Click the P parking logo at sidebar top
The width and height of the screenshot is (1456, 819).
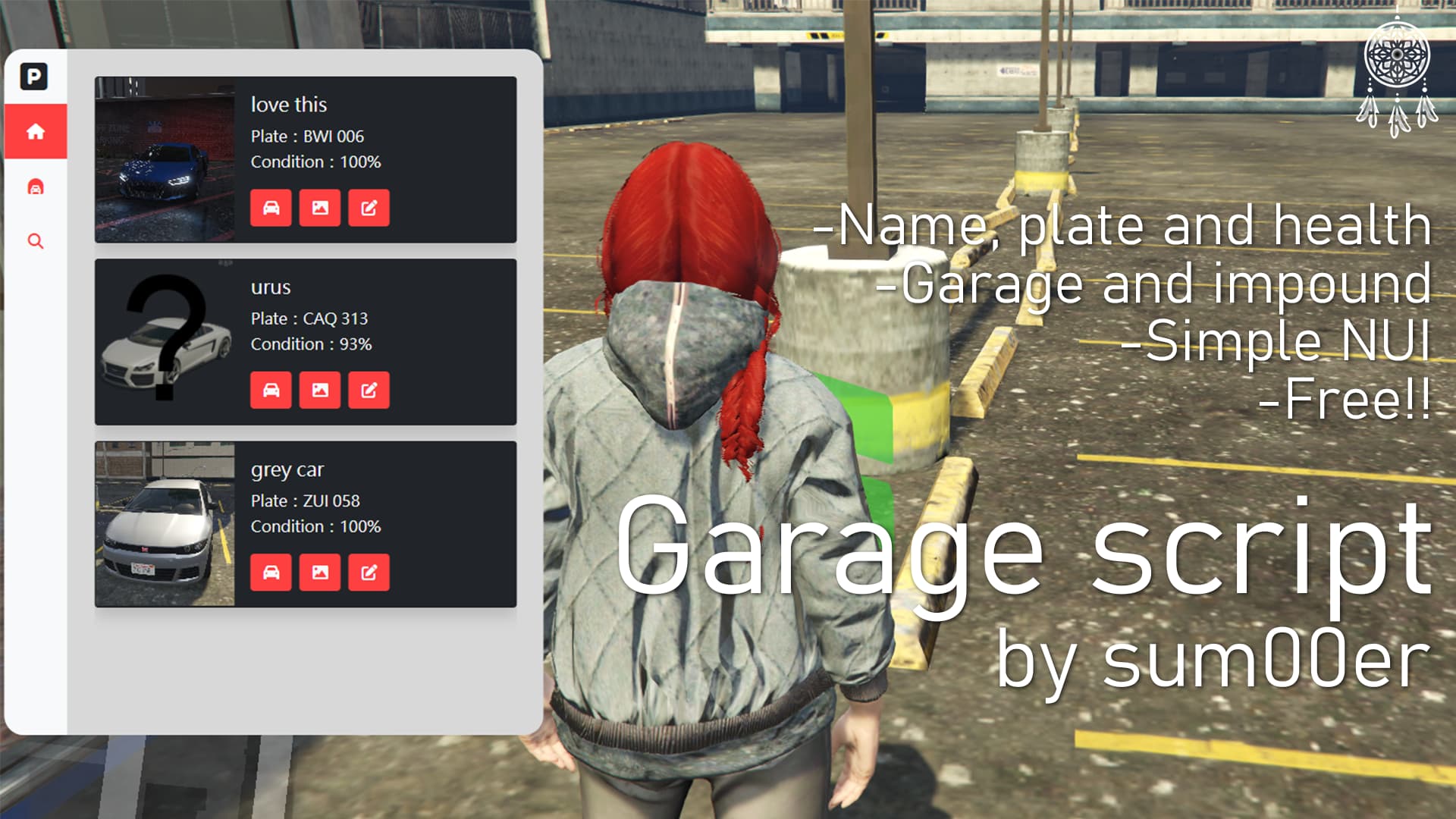pos(35,74)
